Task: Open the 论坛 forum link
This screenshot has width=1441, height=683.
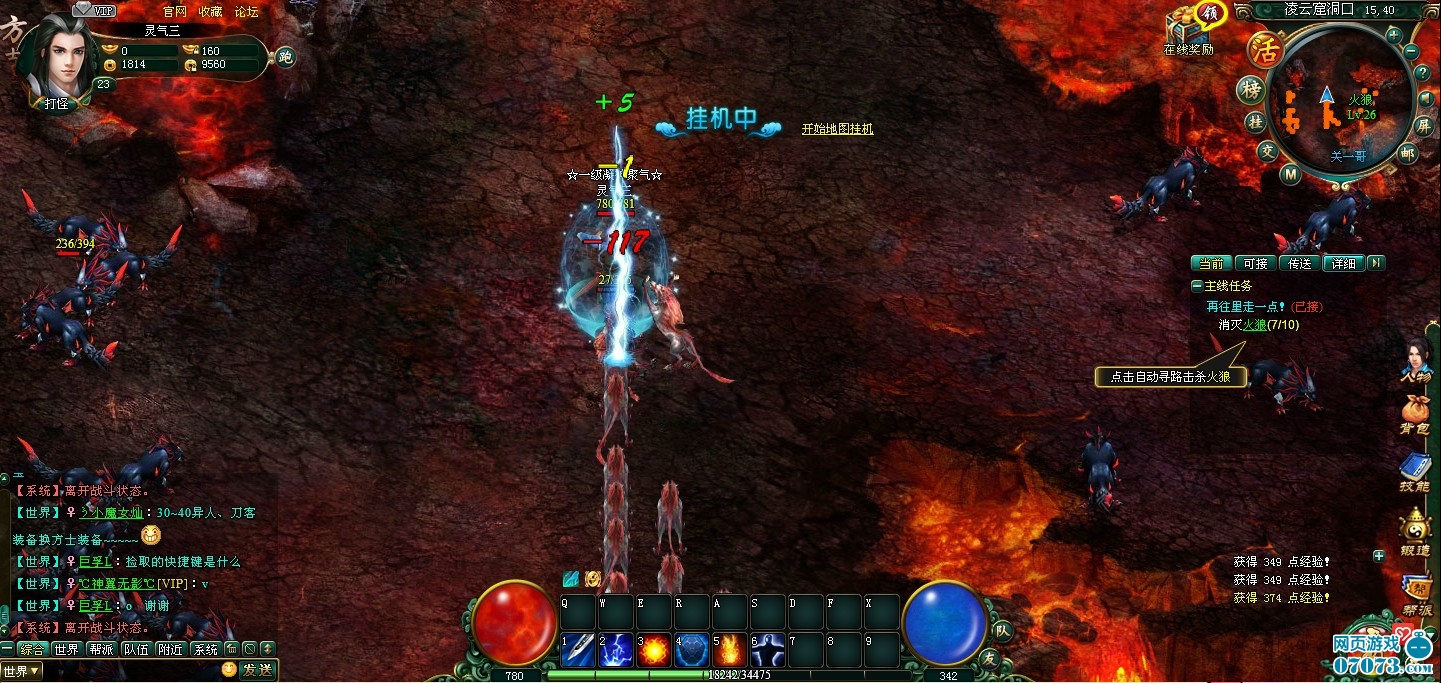Action: (x=246, y=12)
